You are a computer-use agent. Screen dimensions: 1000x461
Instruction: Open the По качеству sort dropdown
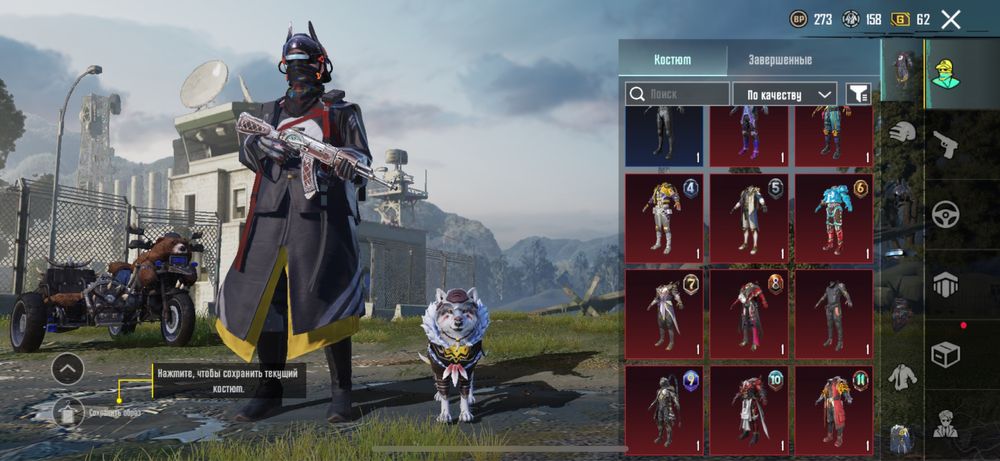click(x=784, y=94)
